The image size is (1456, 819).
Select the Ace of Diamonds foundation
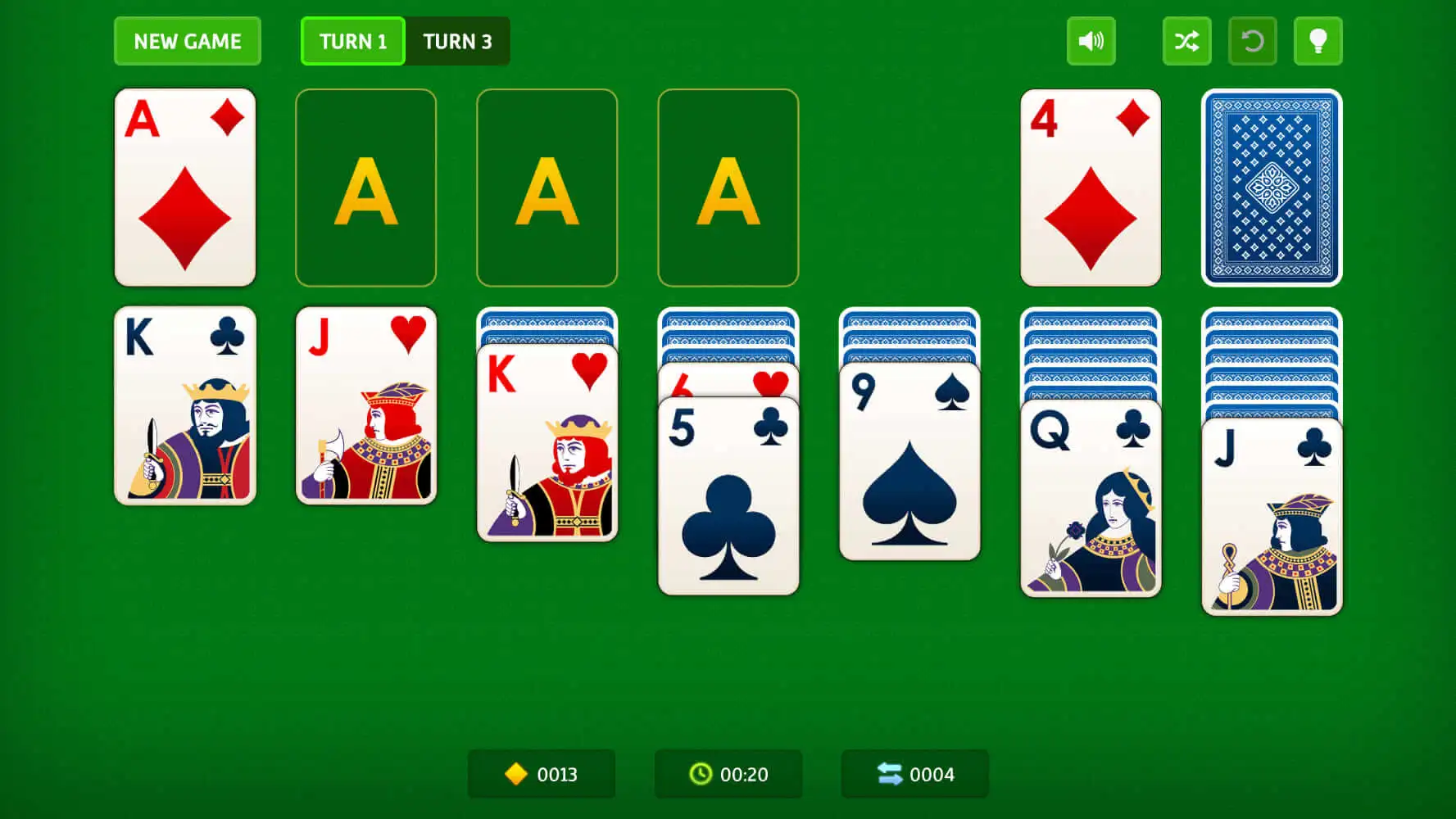point(185,188)
